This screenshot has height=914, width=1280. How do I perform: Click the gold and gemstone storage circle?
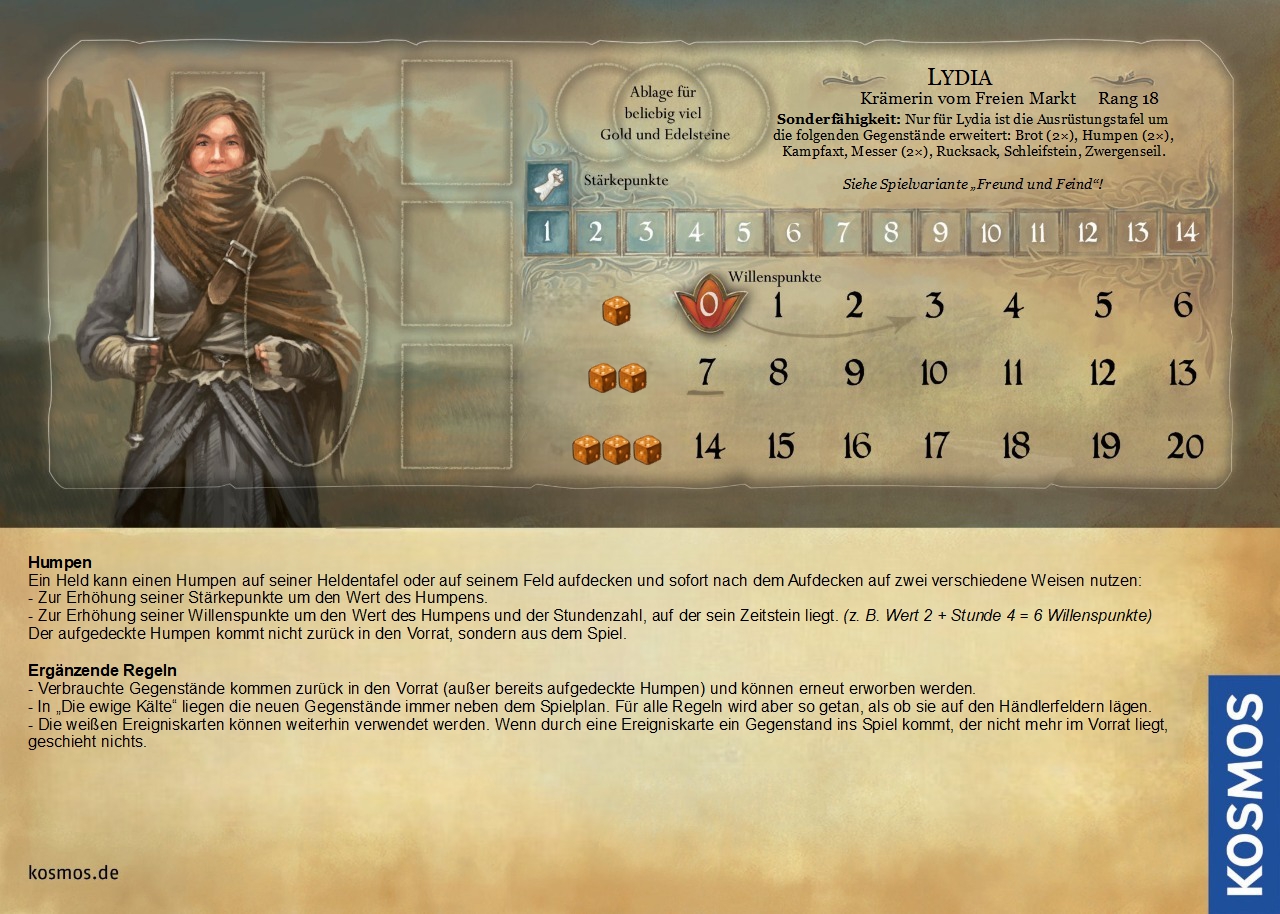664,113
